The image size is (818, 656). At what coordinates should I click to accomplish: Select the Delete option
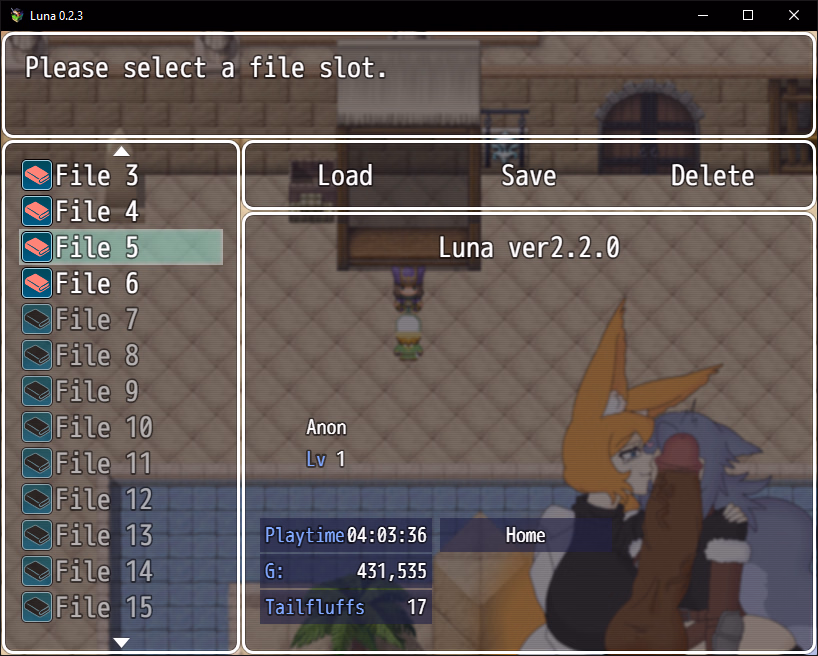coord(712,176)
